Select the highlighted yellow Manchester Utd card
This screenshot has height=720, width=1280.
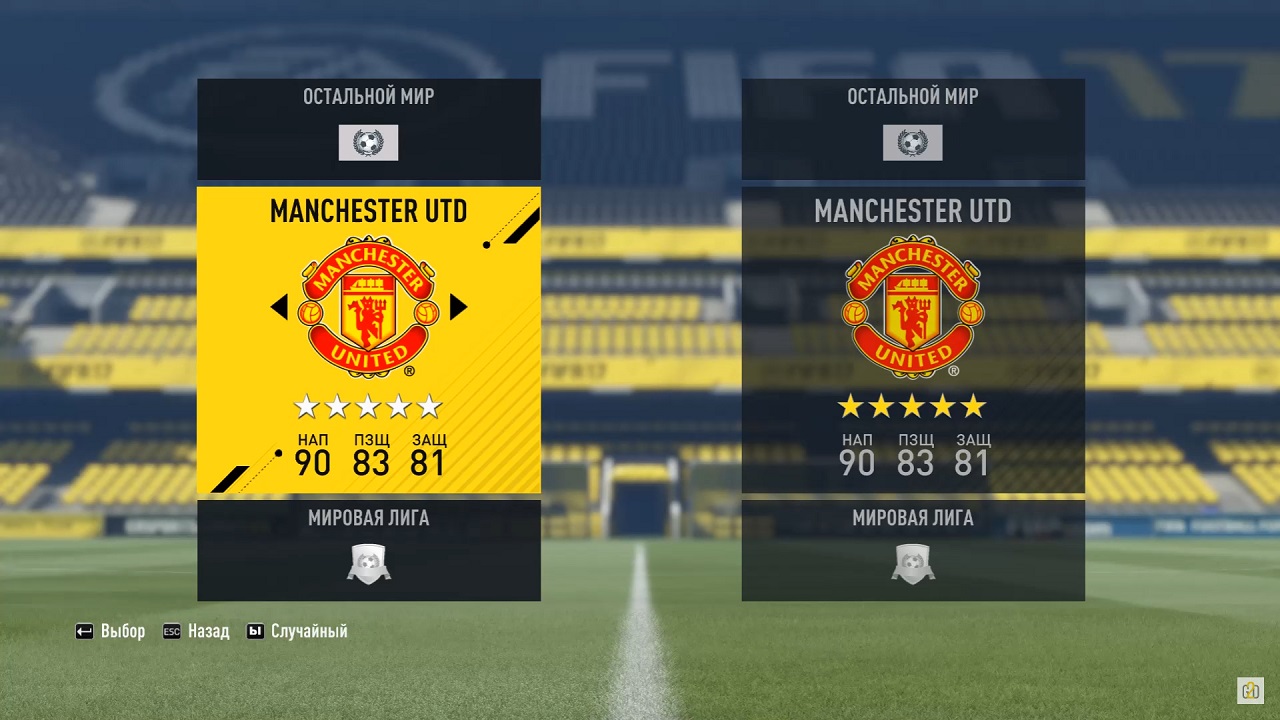369,340
